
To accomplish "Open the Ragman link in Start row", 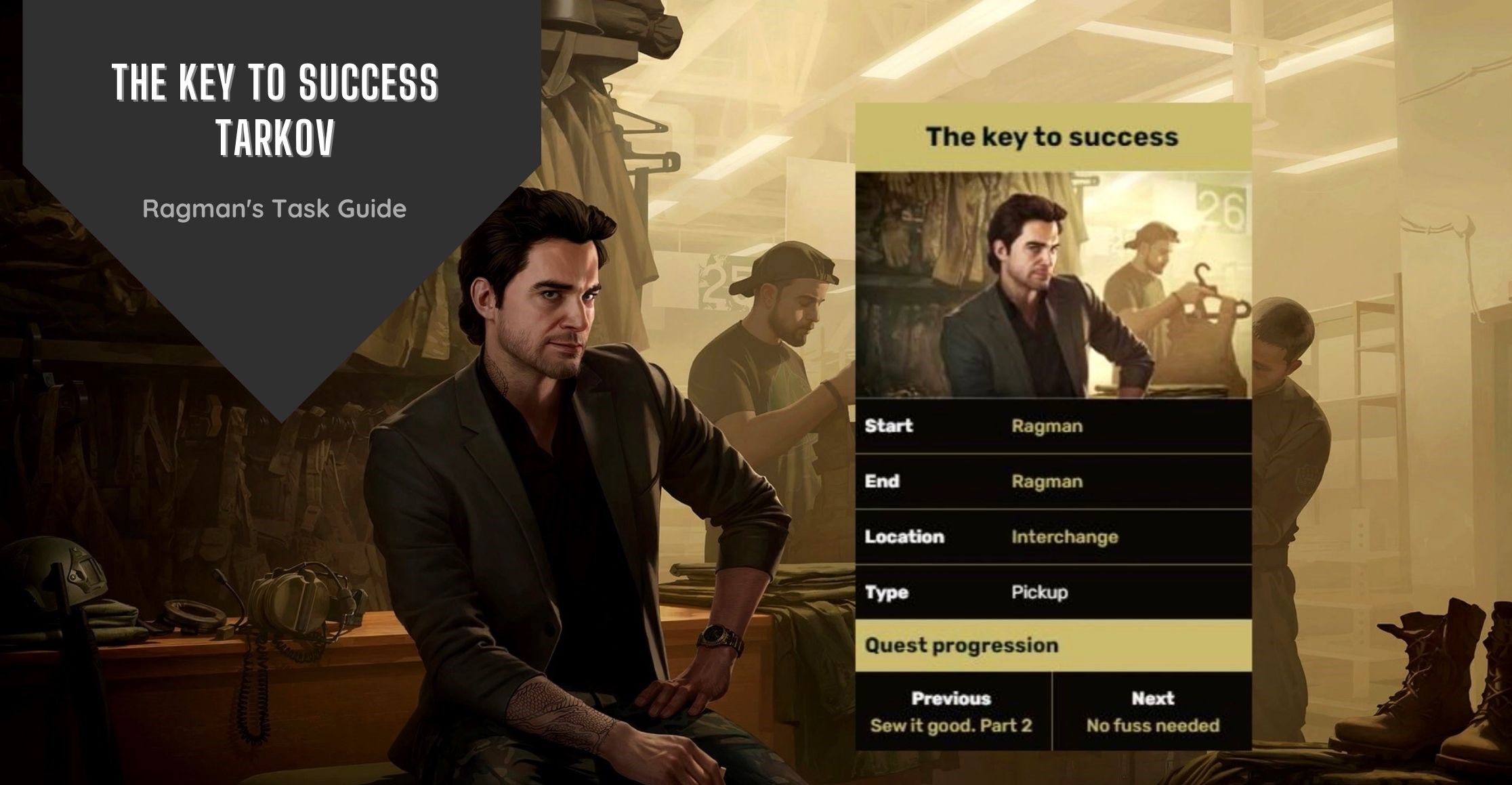I will point(1047,427).
